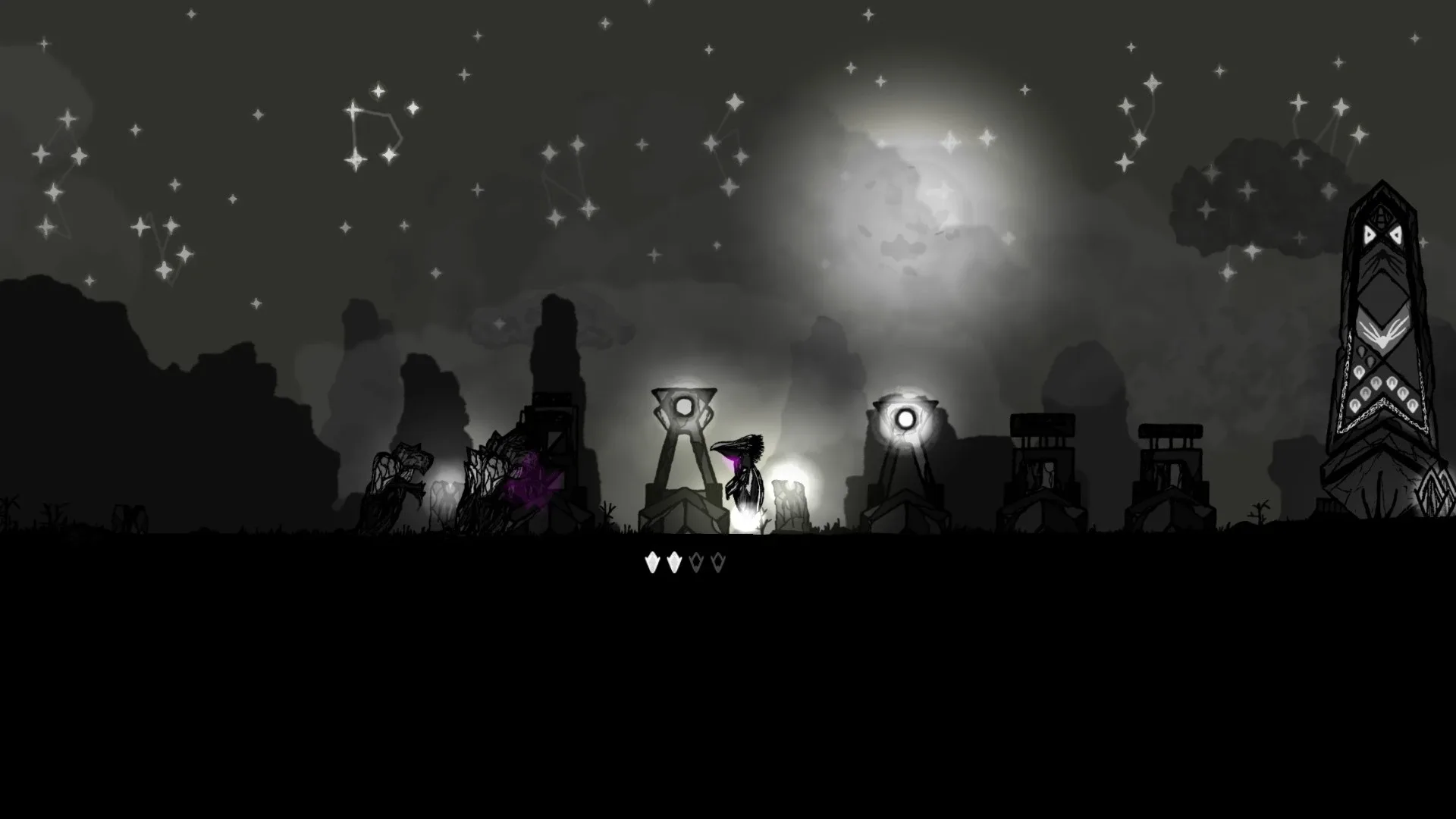Click the third, empty gem outline icon
The height and width of the screenshot is (819, 1456).
tap(696, 563)
